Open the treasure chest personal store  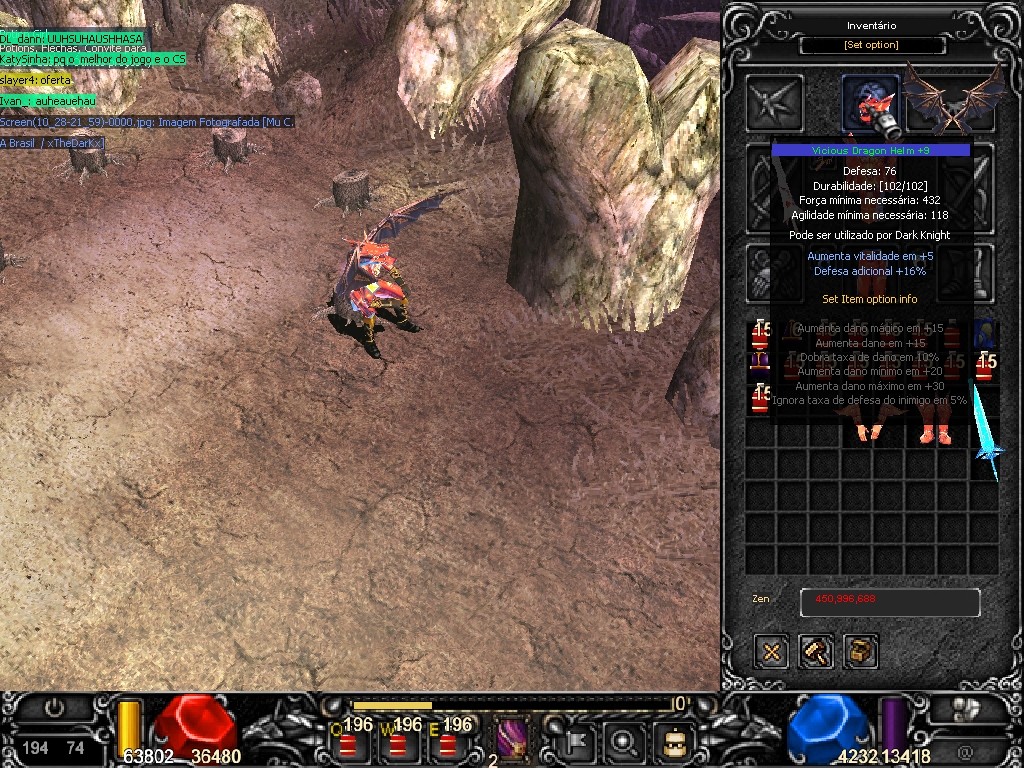(860, 652)
